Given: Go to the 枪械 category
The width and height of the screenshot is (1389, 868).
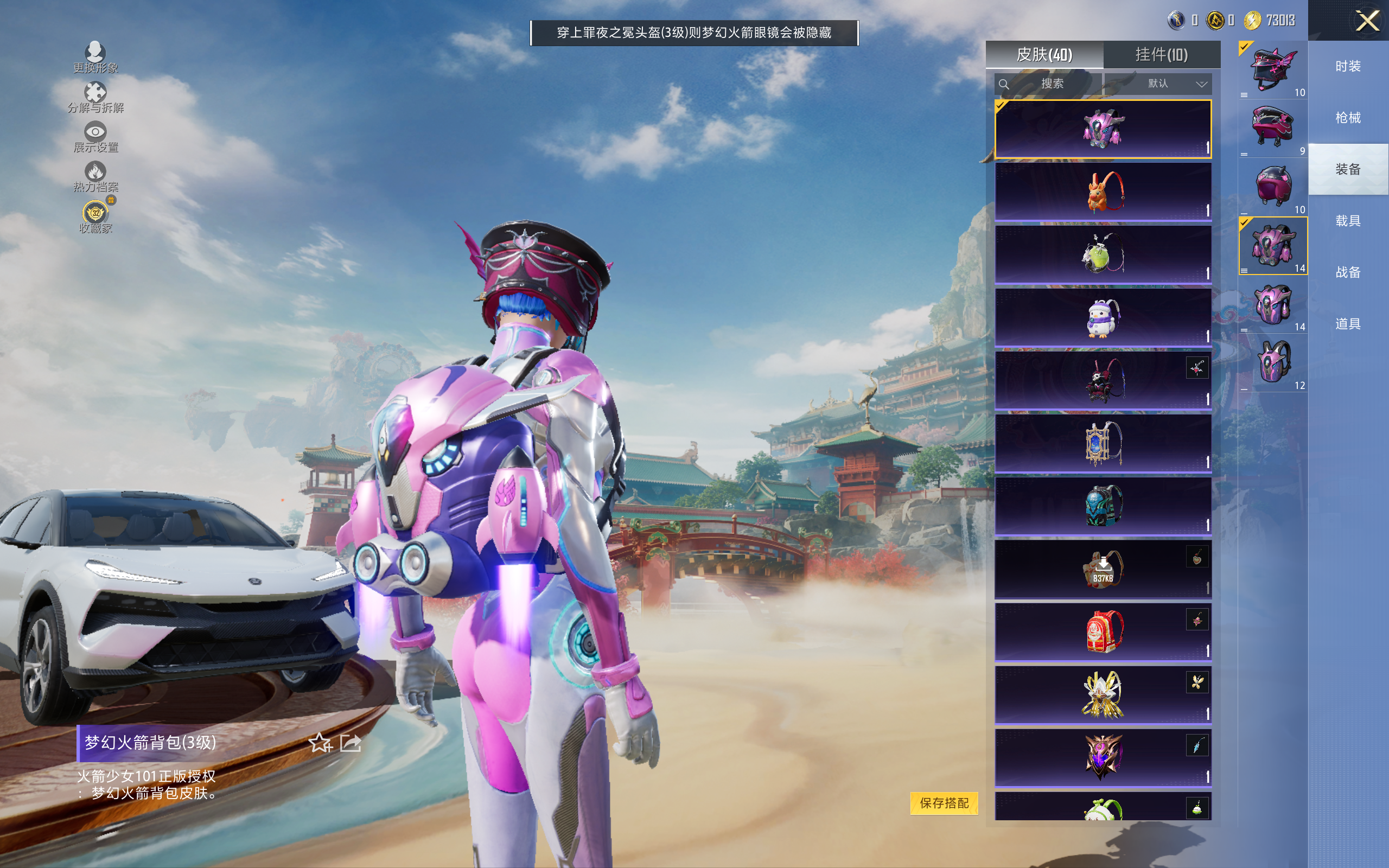Looking at the screenshot, I should click(x=1348, y=118).
